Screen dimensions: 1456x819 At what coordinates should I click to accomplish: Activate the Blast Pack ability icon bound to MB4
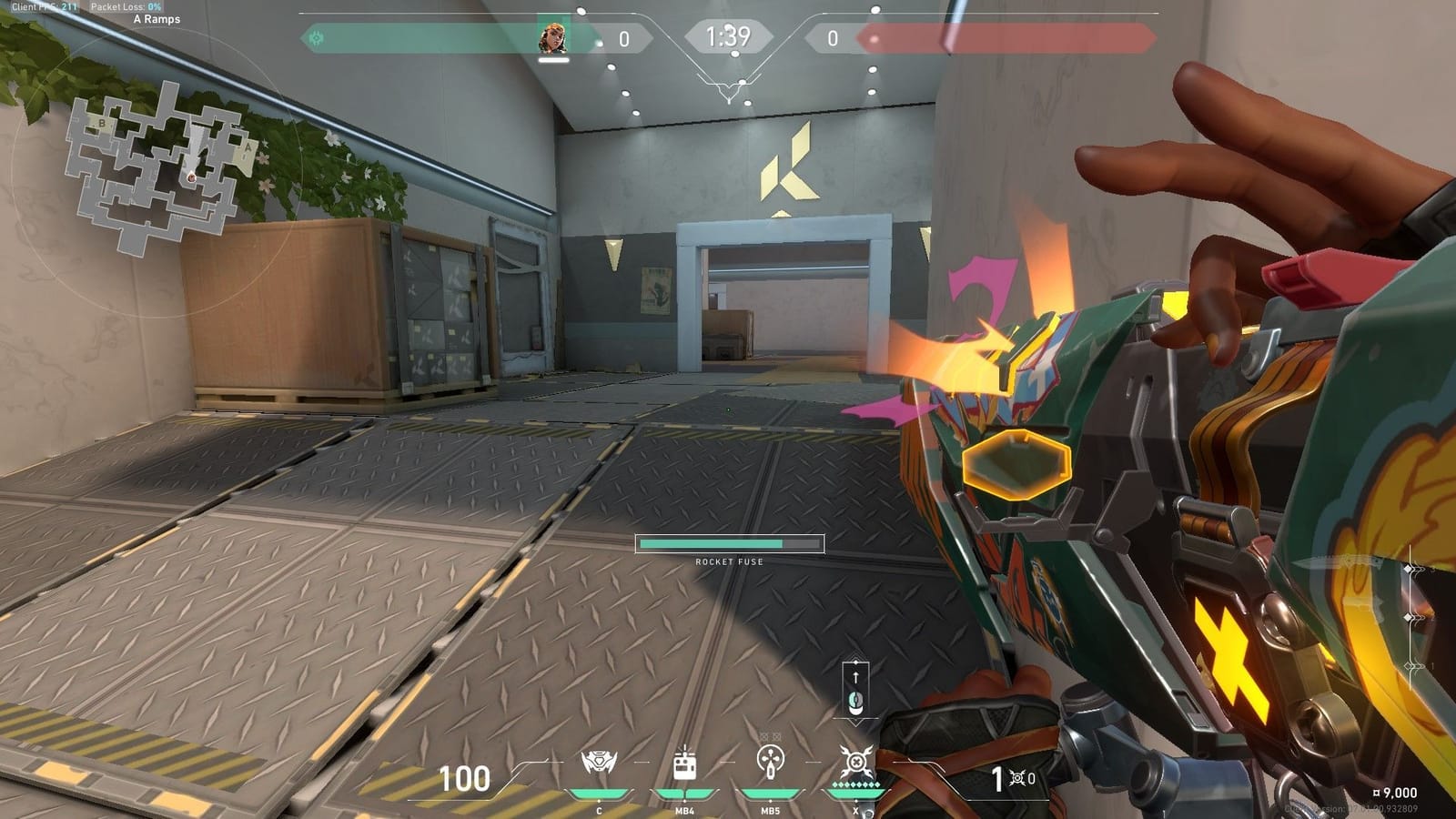[684, 767]
